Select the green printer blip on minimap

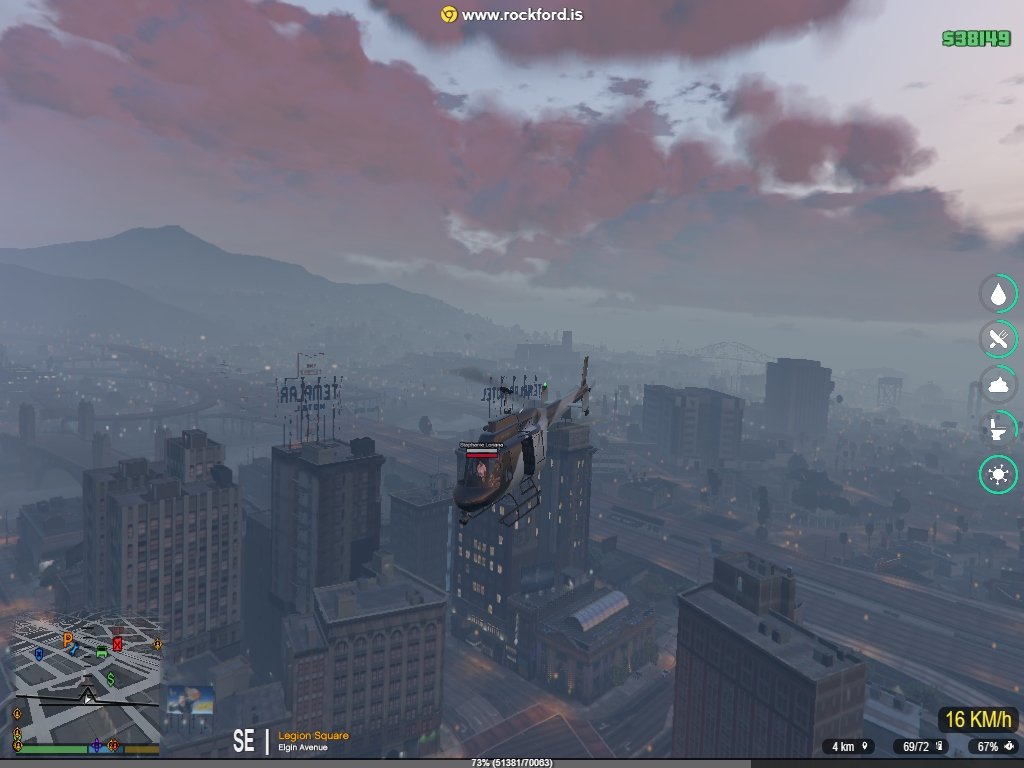(101, 651)
